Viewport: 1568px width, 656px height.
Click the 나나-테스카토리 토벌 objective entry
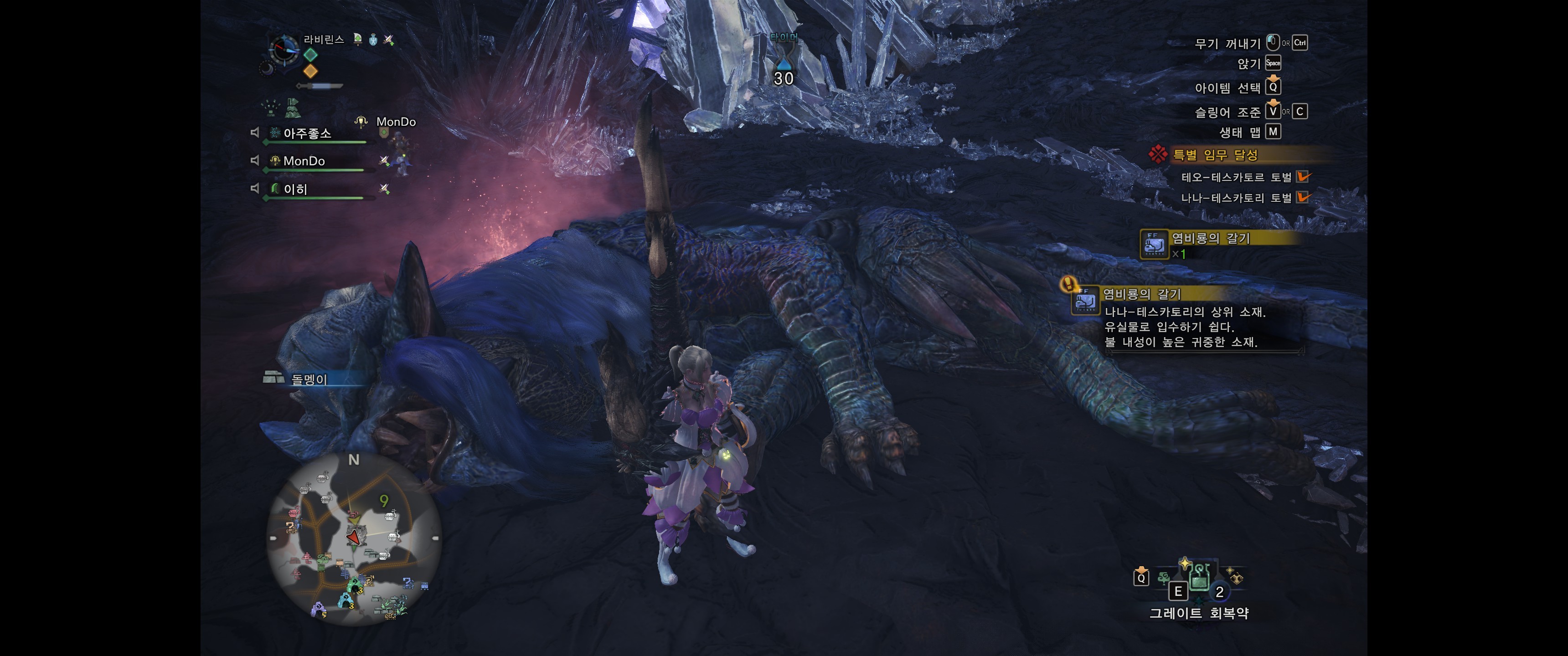(1236, 198)
